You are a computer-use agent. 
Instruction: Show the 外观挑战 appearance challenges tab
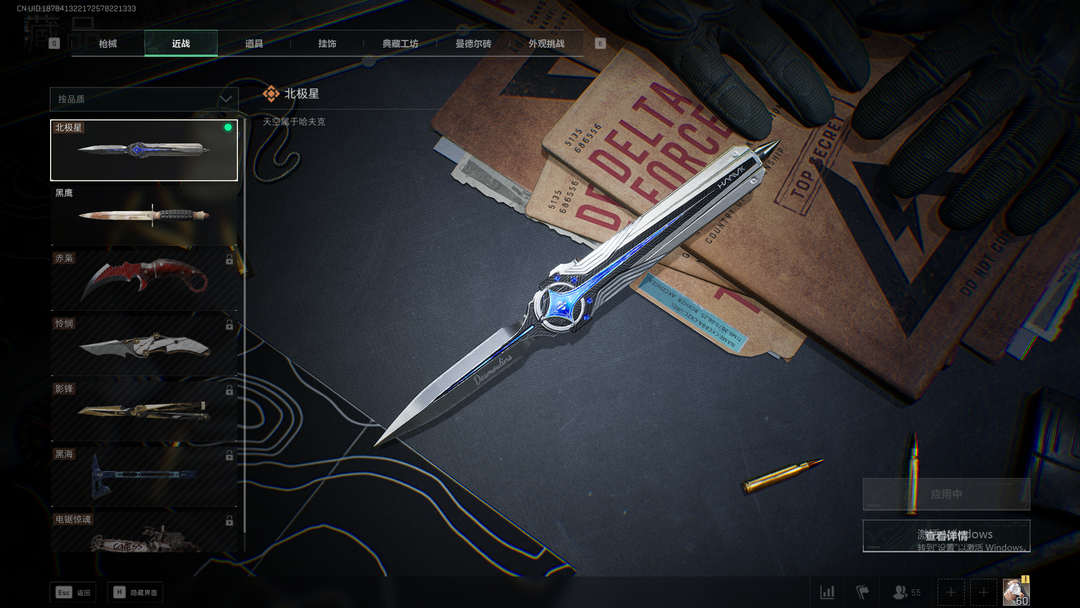546,44
